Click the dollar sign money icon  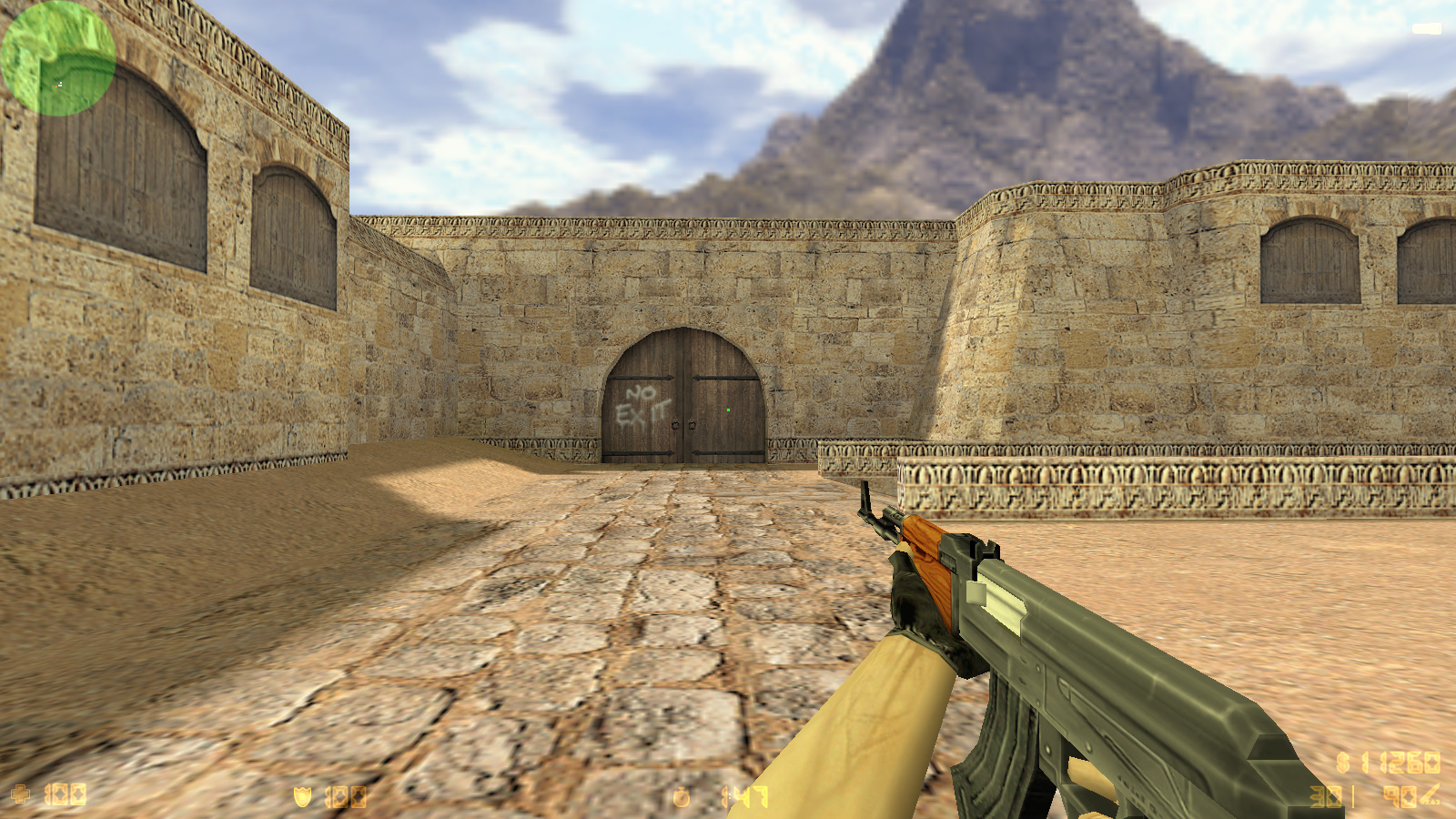pos(1344,763)
